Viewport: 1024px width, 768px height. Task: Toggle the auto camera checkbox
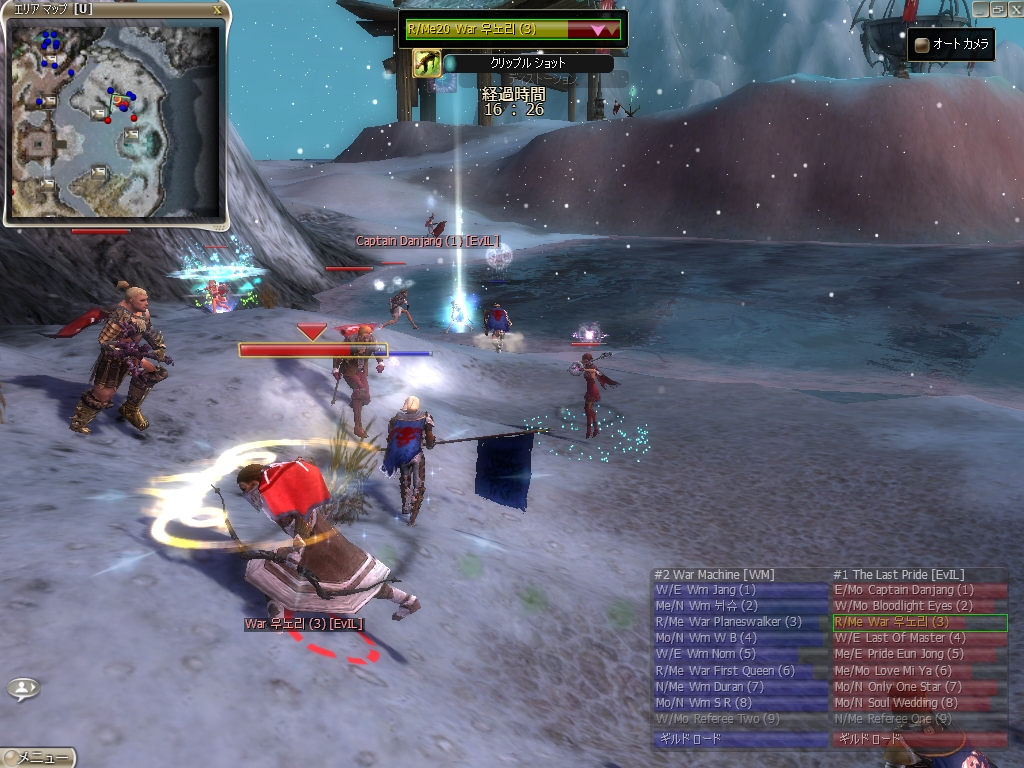coord(921,45)
